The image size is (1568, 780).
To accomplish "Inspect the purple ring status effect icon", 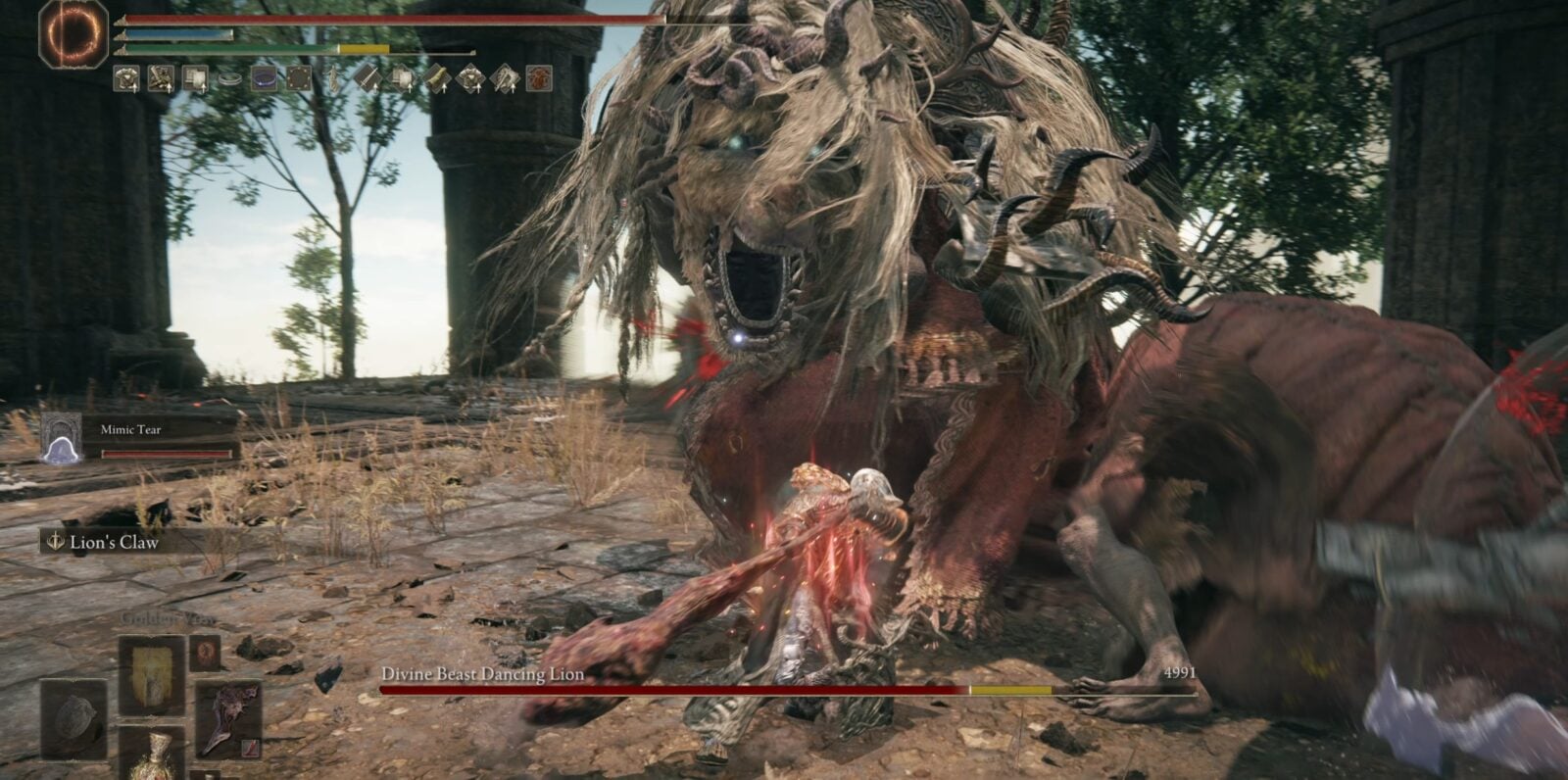I will tap(265, 78).
